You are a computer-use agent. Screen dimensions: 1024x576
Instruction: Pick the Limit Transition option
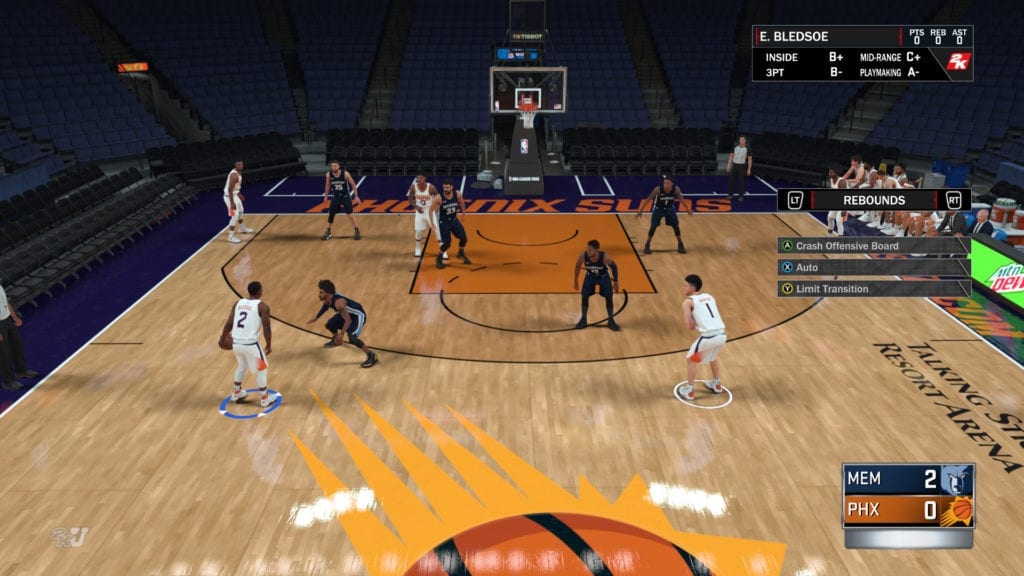point(831,289)
